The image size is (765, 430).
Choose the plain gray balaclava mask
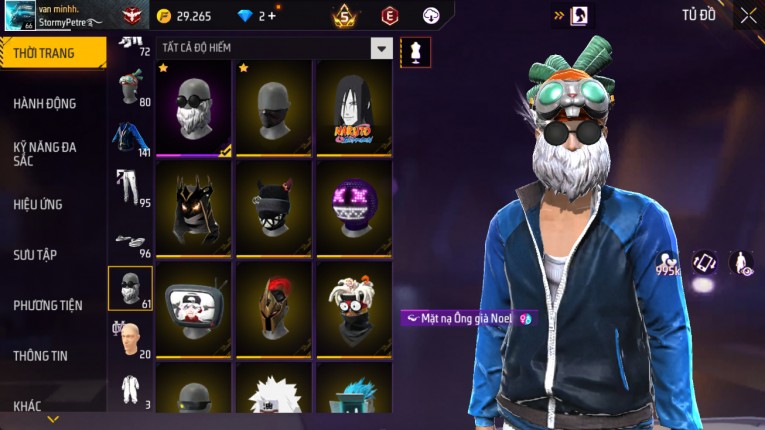(x=273, y=107)
